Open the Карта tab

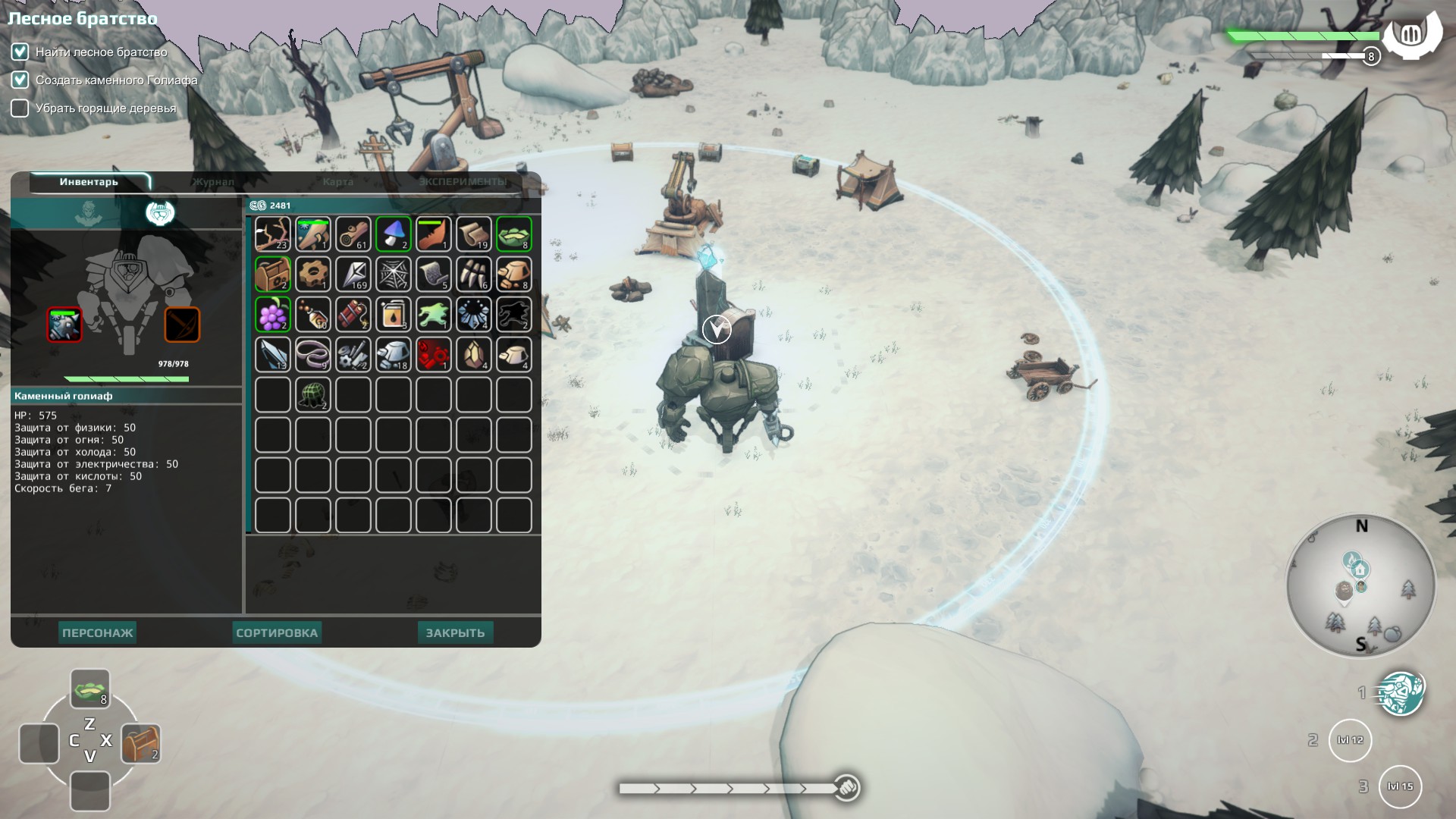coord(337,182)
